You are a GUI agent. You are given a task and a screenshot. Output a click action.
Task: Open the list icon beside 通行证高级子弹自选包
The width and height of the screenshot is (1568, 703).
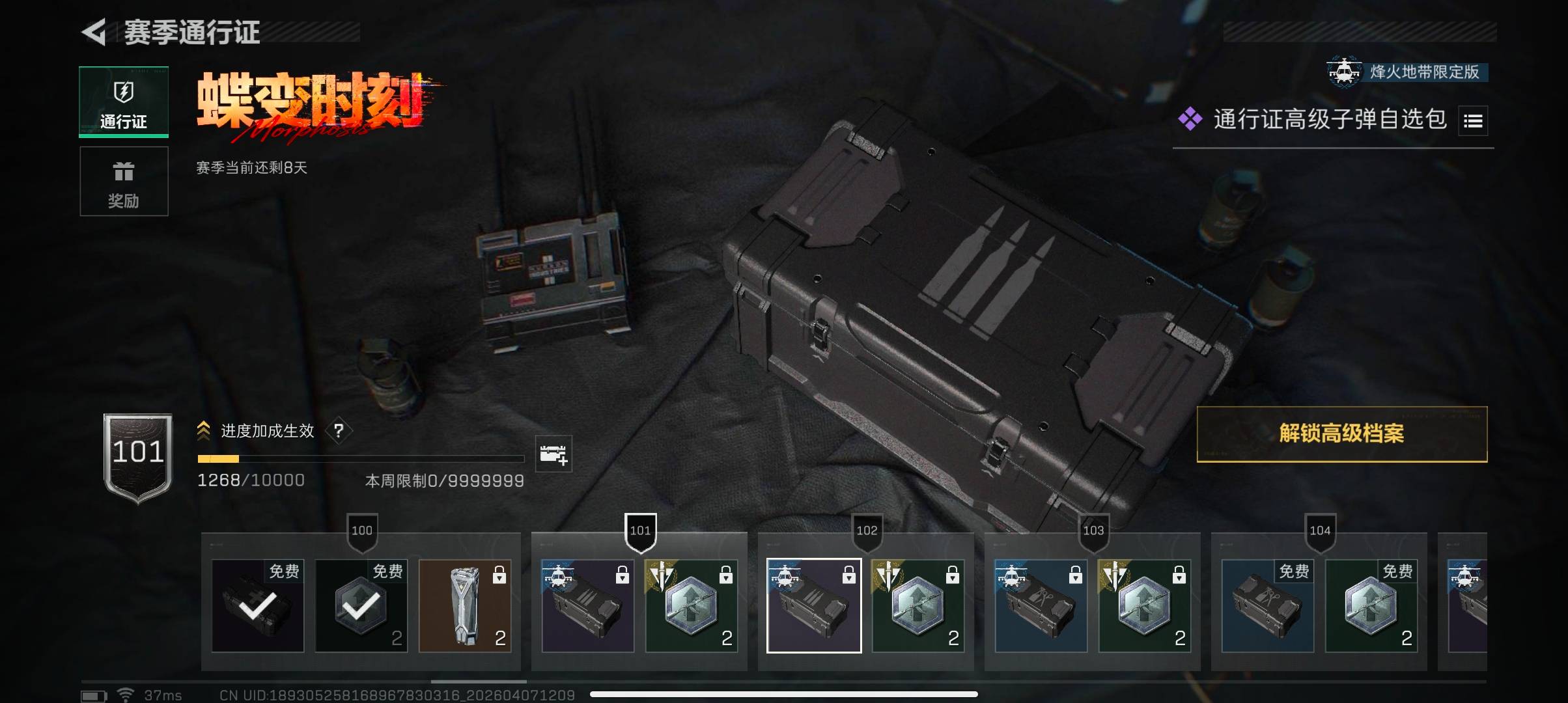pos(1473,120)
